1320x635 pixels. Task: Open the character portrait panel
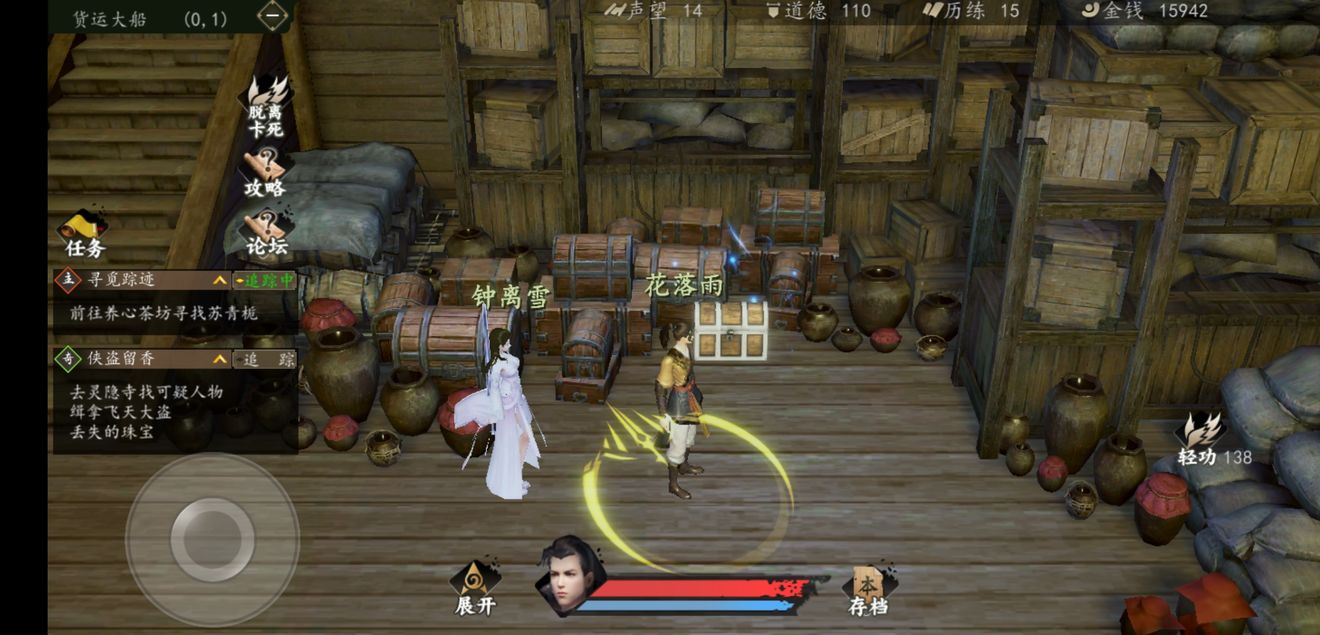(x=570, y=577)
